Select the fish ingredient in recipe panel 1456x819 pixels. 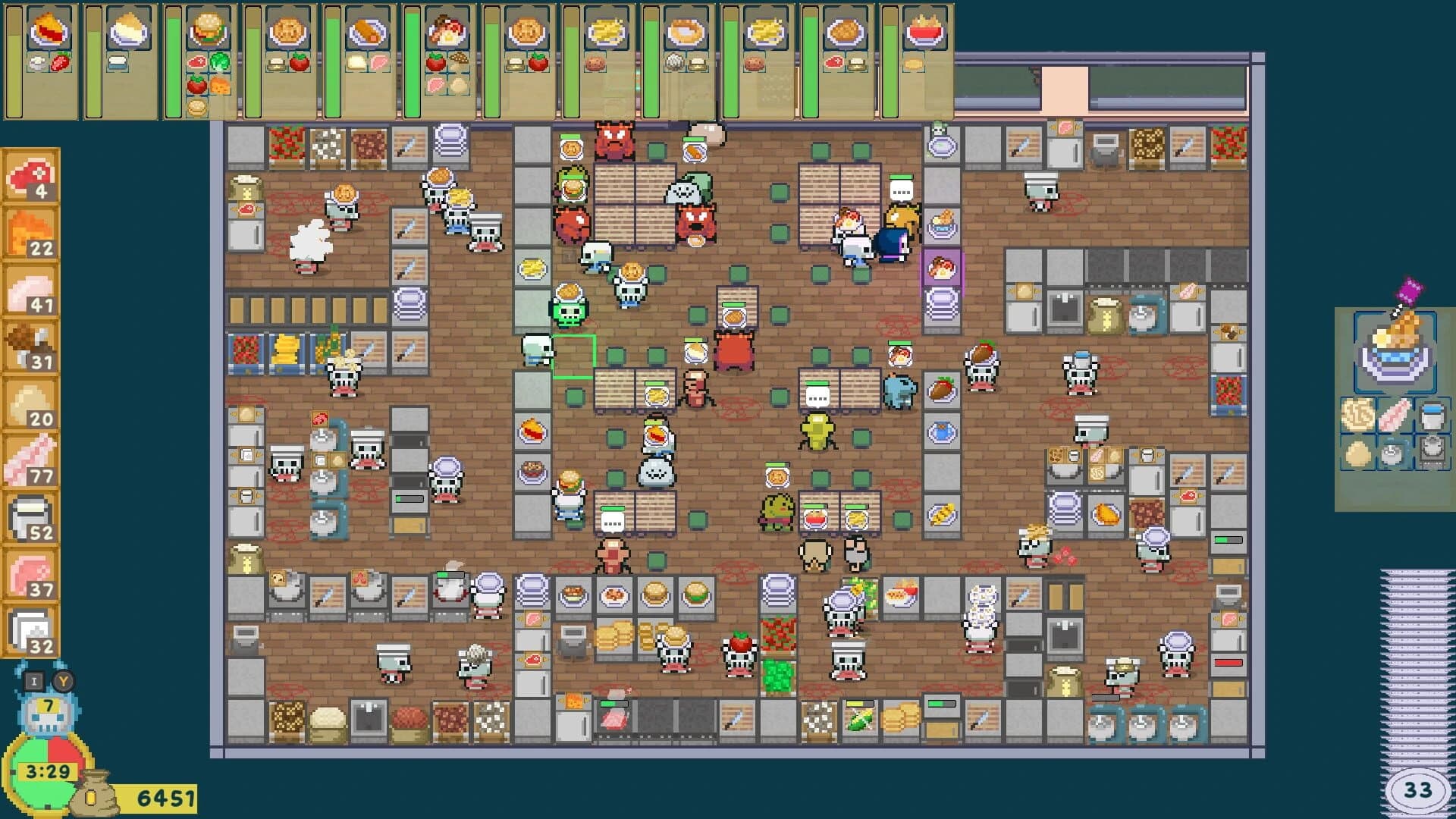tap(1395, 414)
